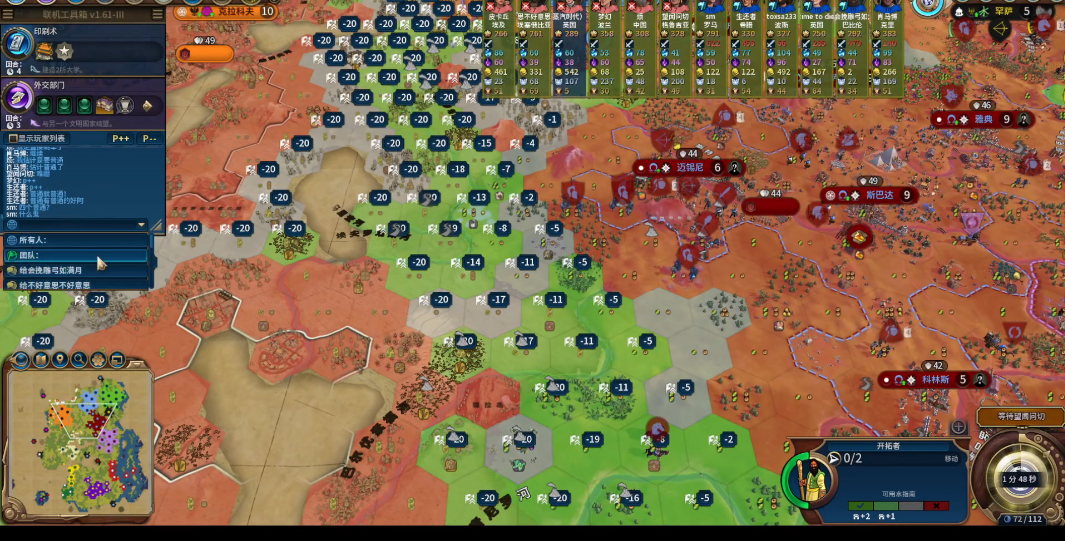Click the P++ button
The height and width of the screenshot is (541, 1065).
(120, 138)
